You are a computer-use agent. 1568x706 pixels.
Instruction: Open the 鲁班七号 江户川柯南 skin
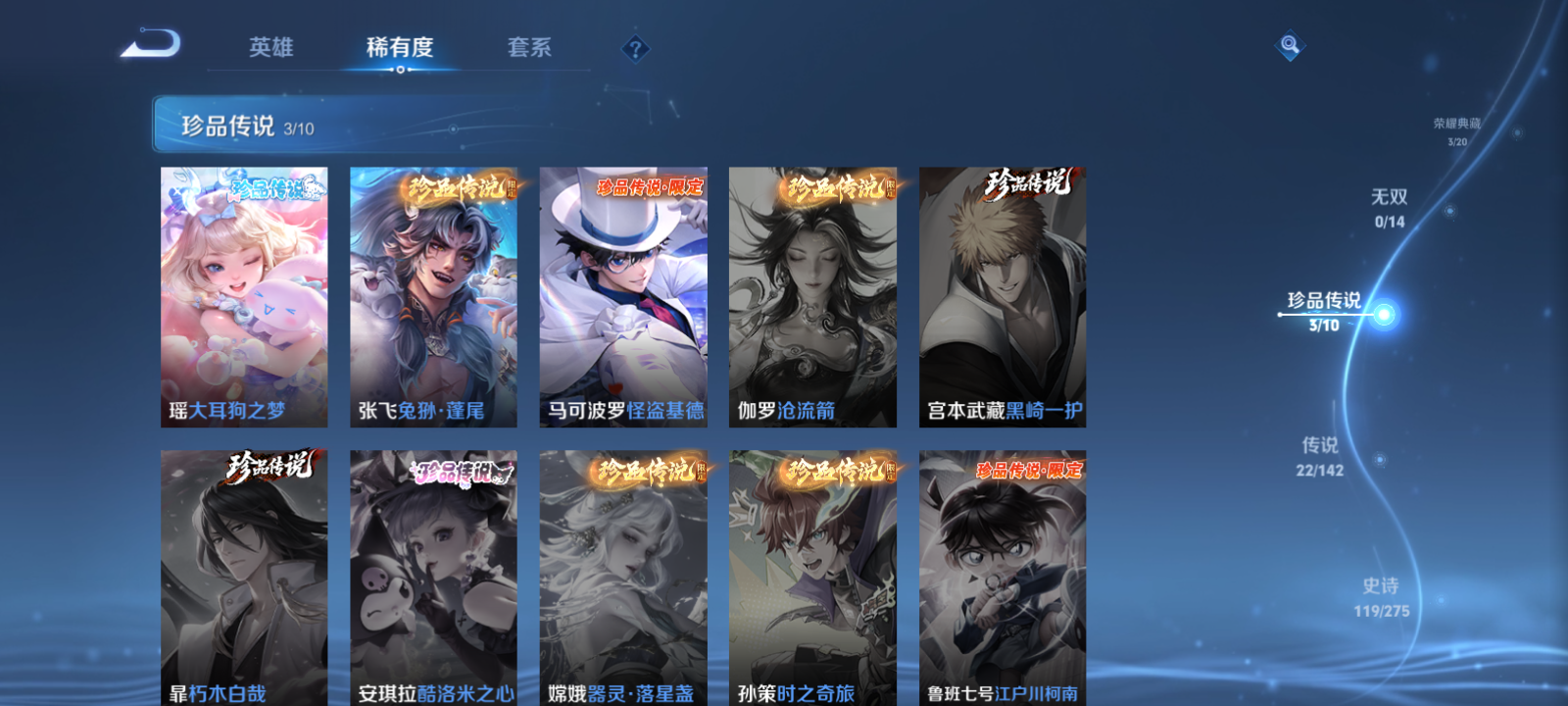pyautogui.click(x=1002, y=579)
